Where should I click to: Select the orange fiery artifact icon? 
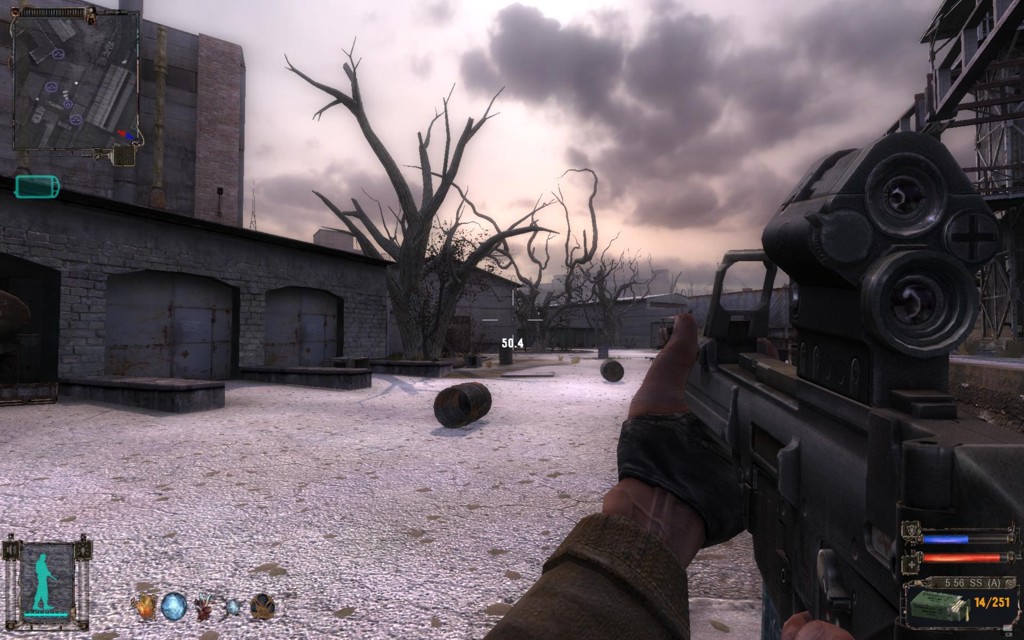coord(145,605)
